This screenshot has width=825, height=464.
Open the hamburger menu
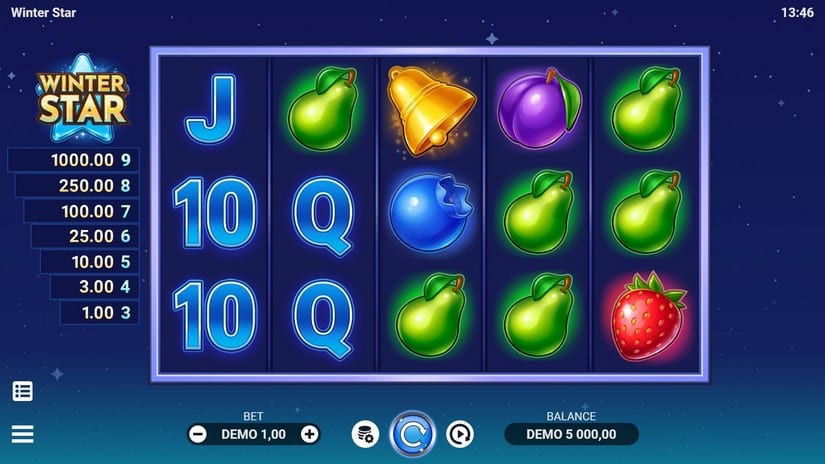pos(22,434)
